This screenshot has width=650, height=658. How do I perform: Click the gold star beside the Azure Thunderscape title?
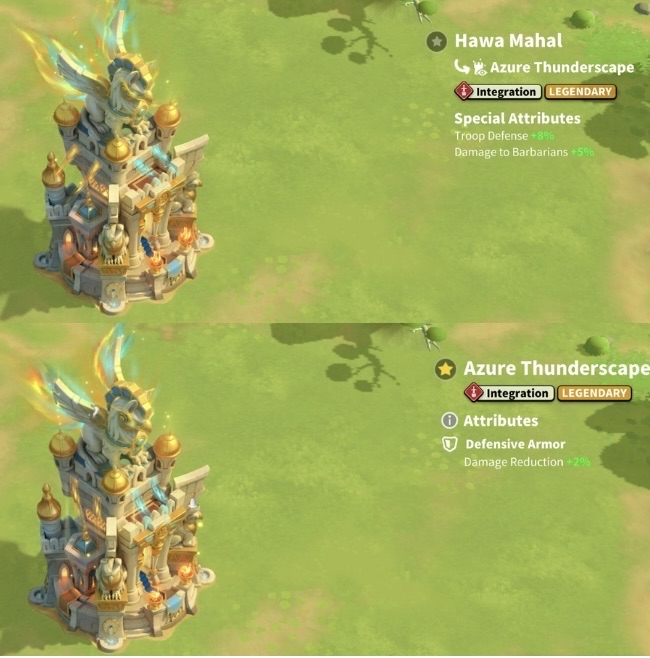(x=445, y=369)
